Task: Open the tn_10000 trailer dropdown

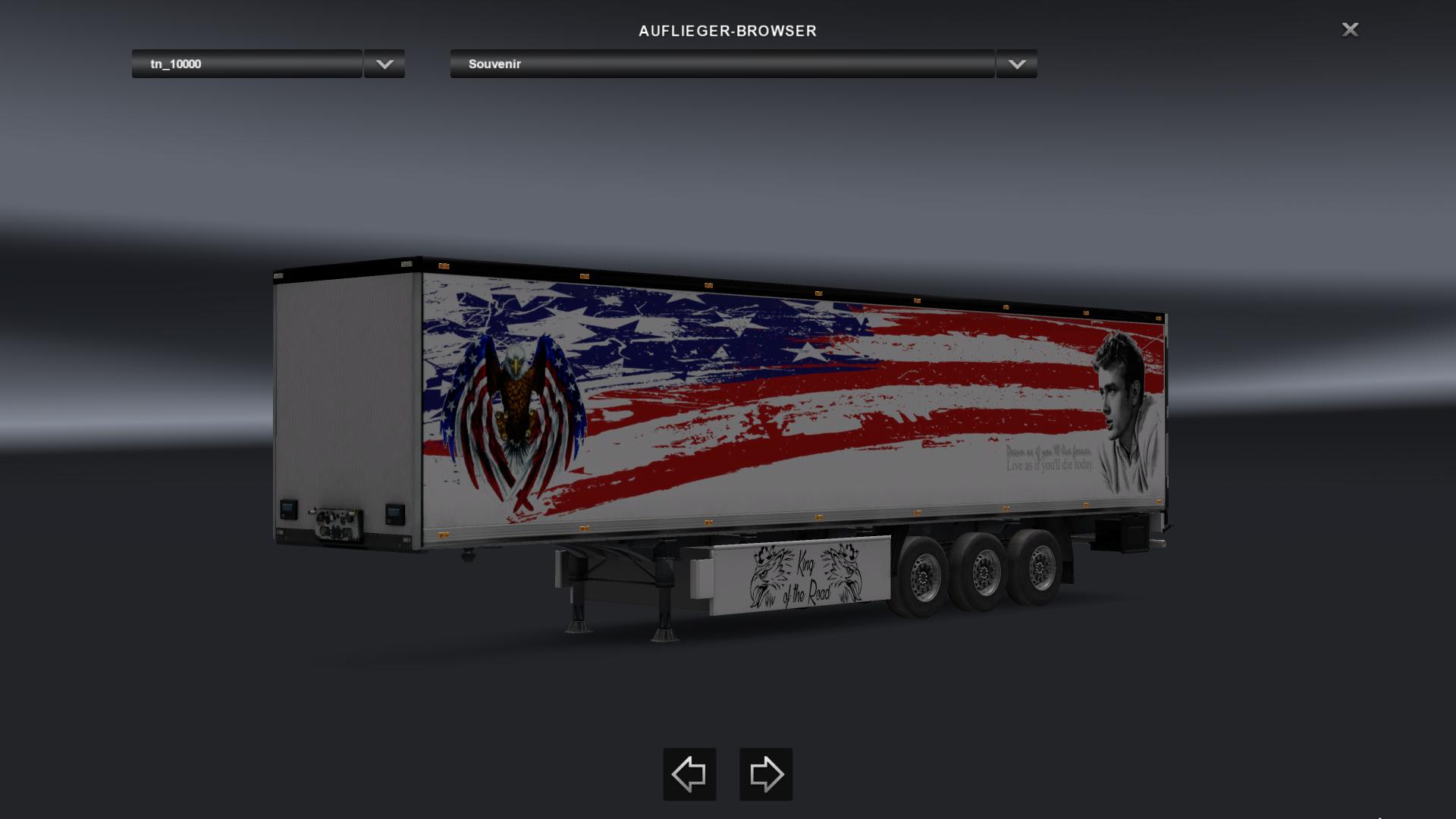Action: 246,64
